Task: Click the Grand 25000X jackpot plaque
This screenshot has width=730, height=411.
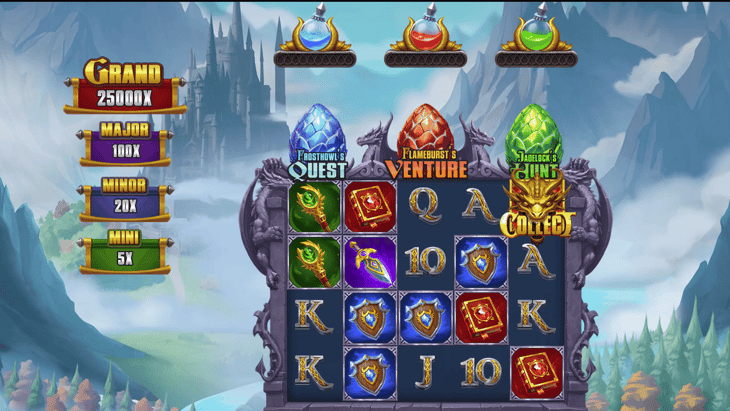Action: pos(125,88)
